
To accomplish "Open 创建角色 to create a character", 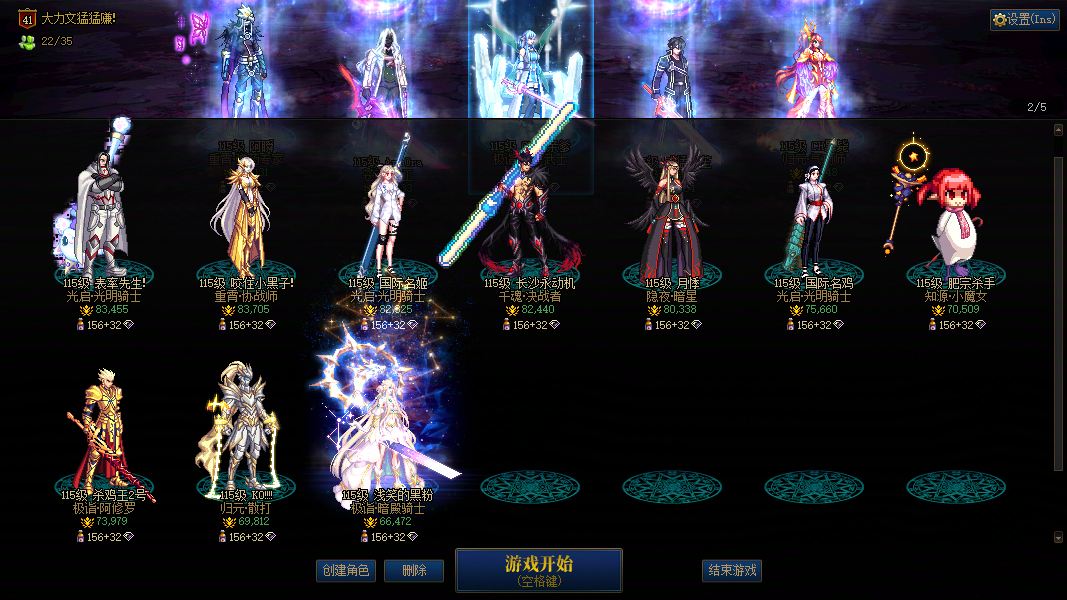I will 345,571.
